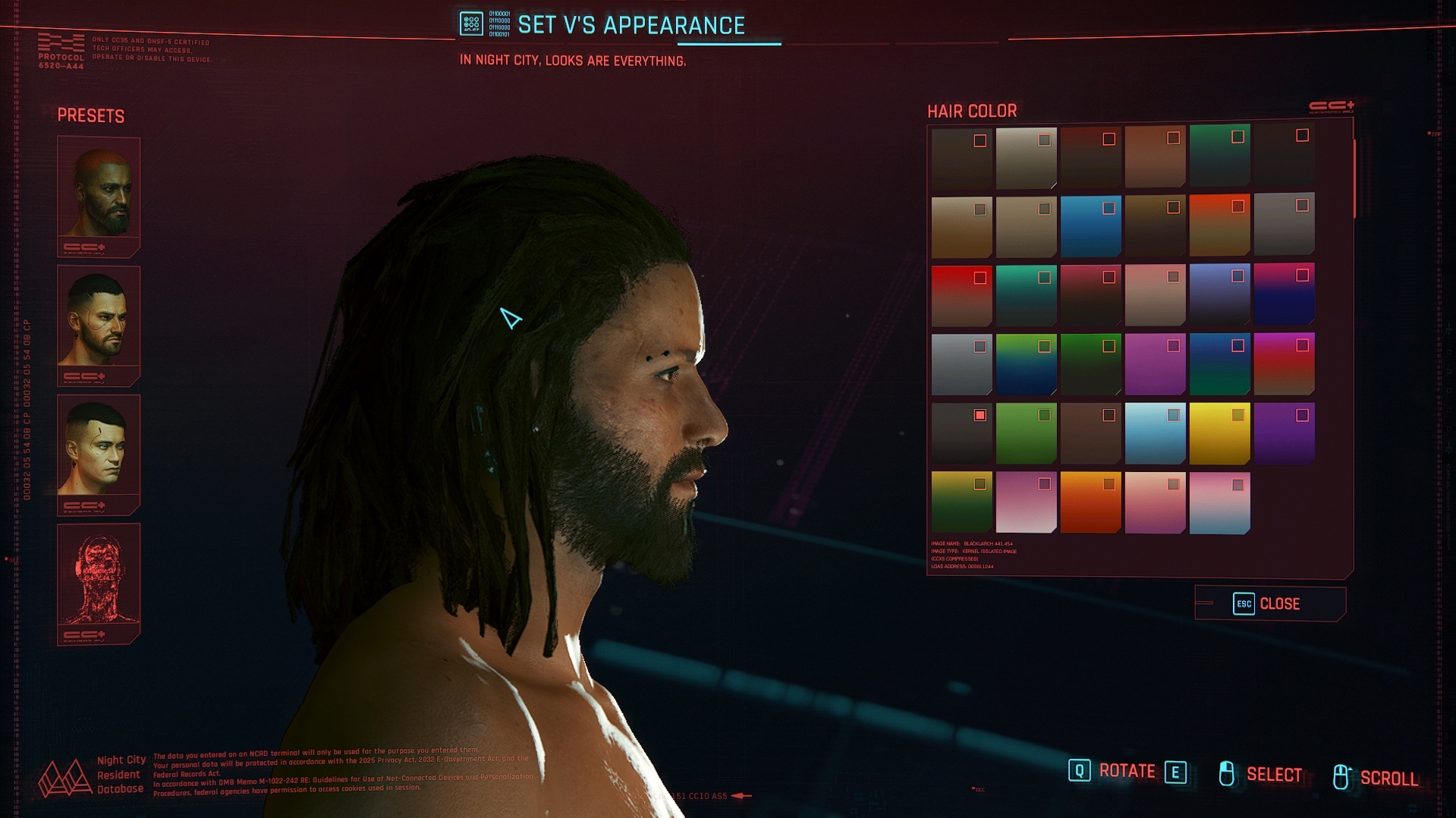Select the currently highlighted salmon hair color
This screenshot has height=818, width=1456.
(x=961, y=433)
